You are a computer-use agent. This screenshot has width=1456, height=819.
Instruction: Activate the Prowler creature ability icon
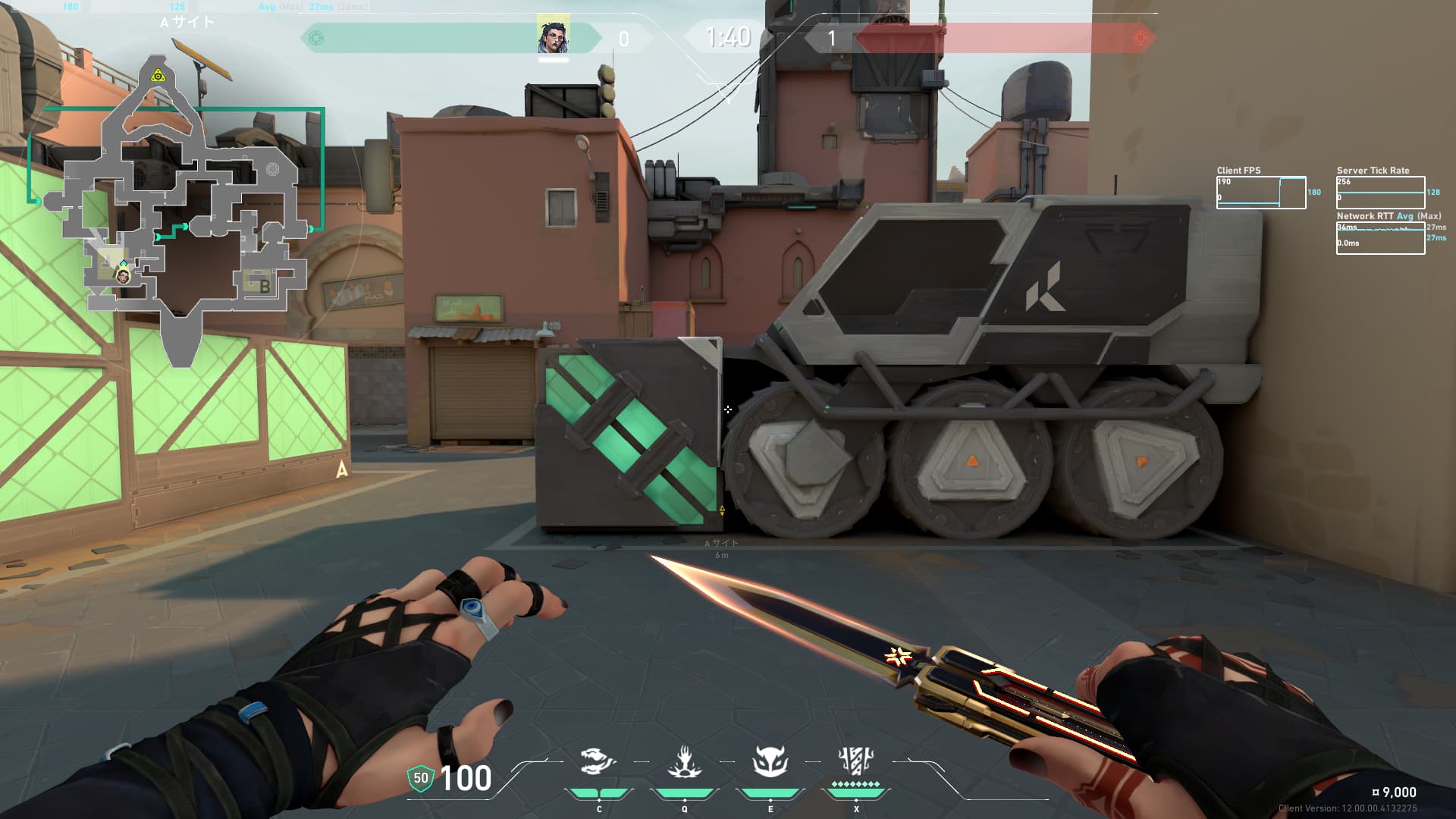point(598,761)
